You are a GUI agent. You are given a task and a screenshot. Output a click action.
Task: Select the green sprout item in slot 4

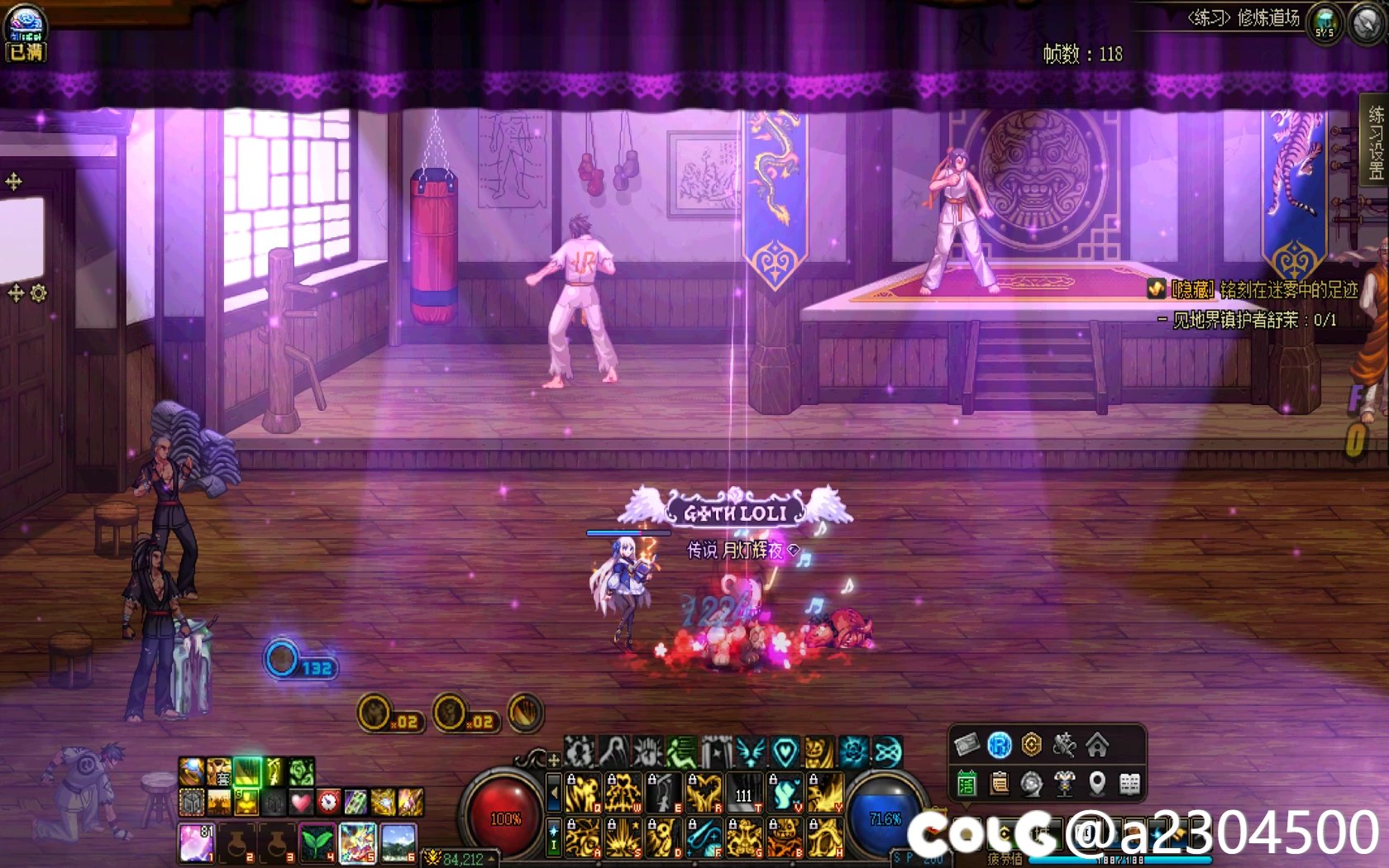click(x=317, y=842)
